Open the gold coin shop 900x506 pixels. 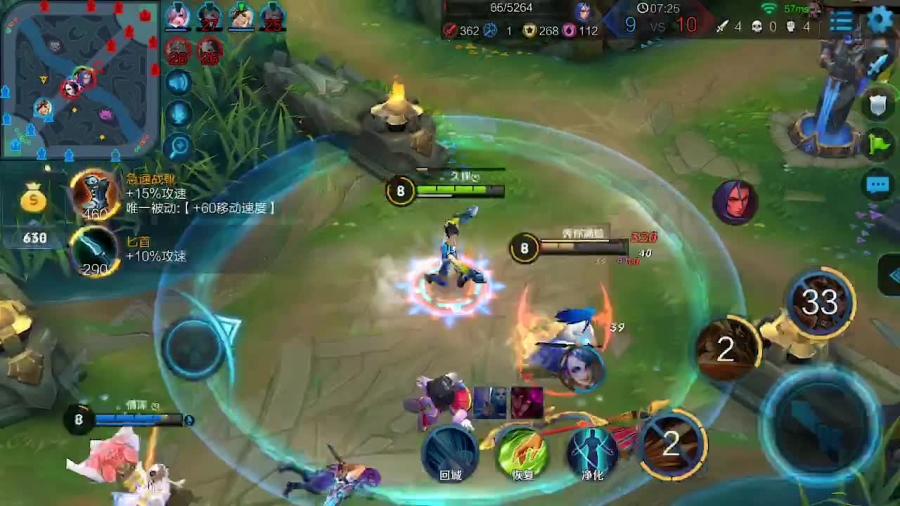pyautogui.click(x=34, y=201)
